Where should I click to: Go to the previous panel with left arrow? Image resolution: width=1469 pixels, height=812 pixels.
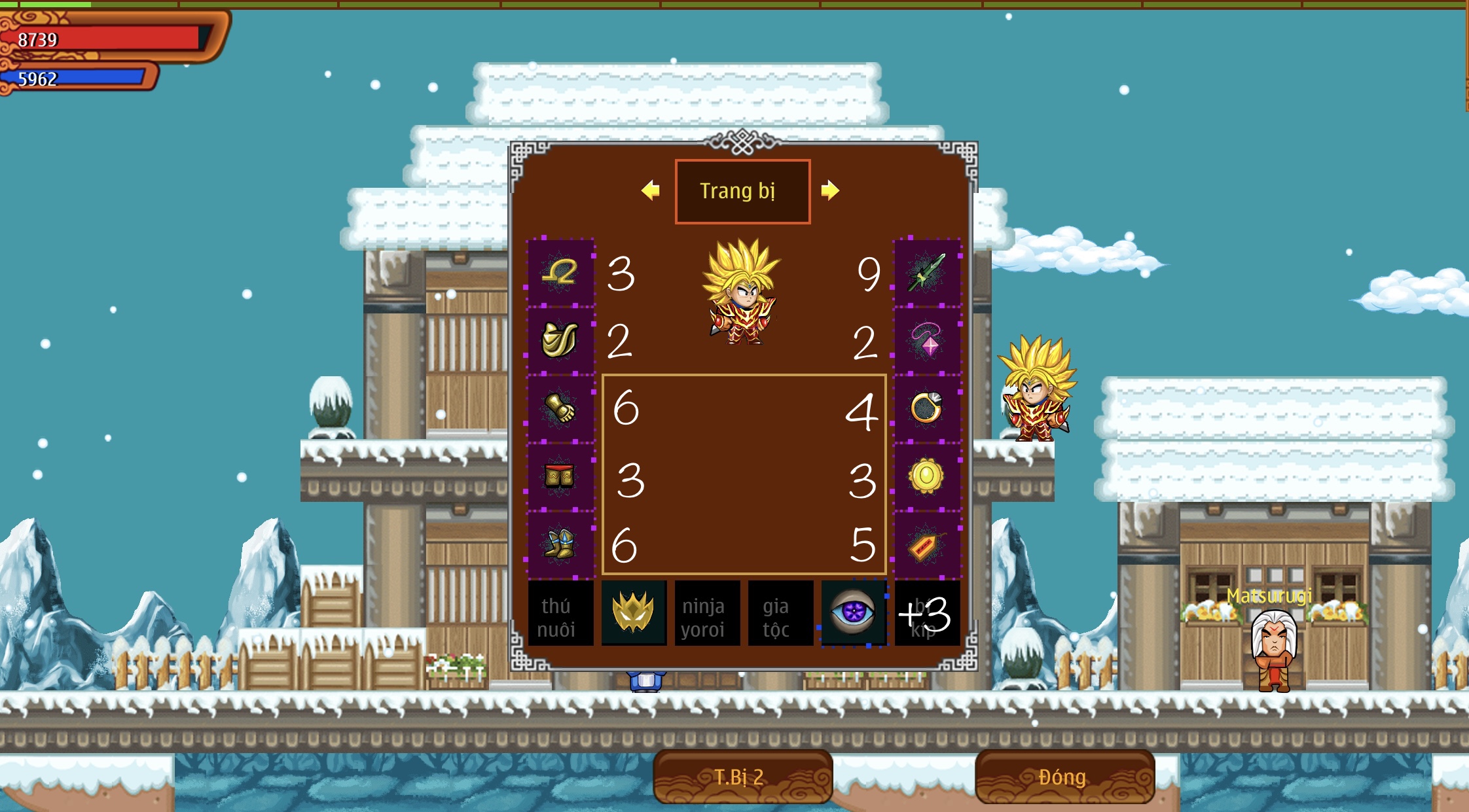click(x=651, y=190)
